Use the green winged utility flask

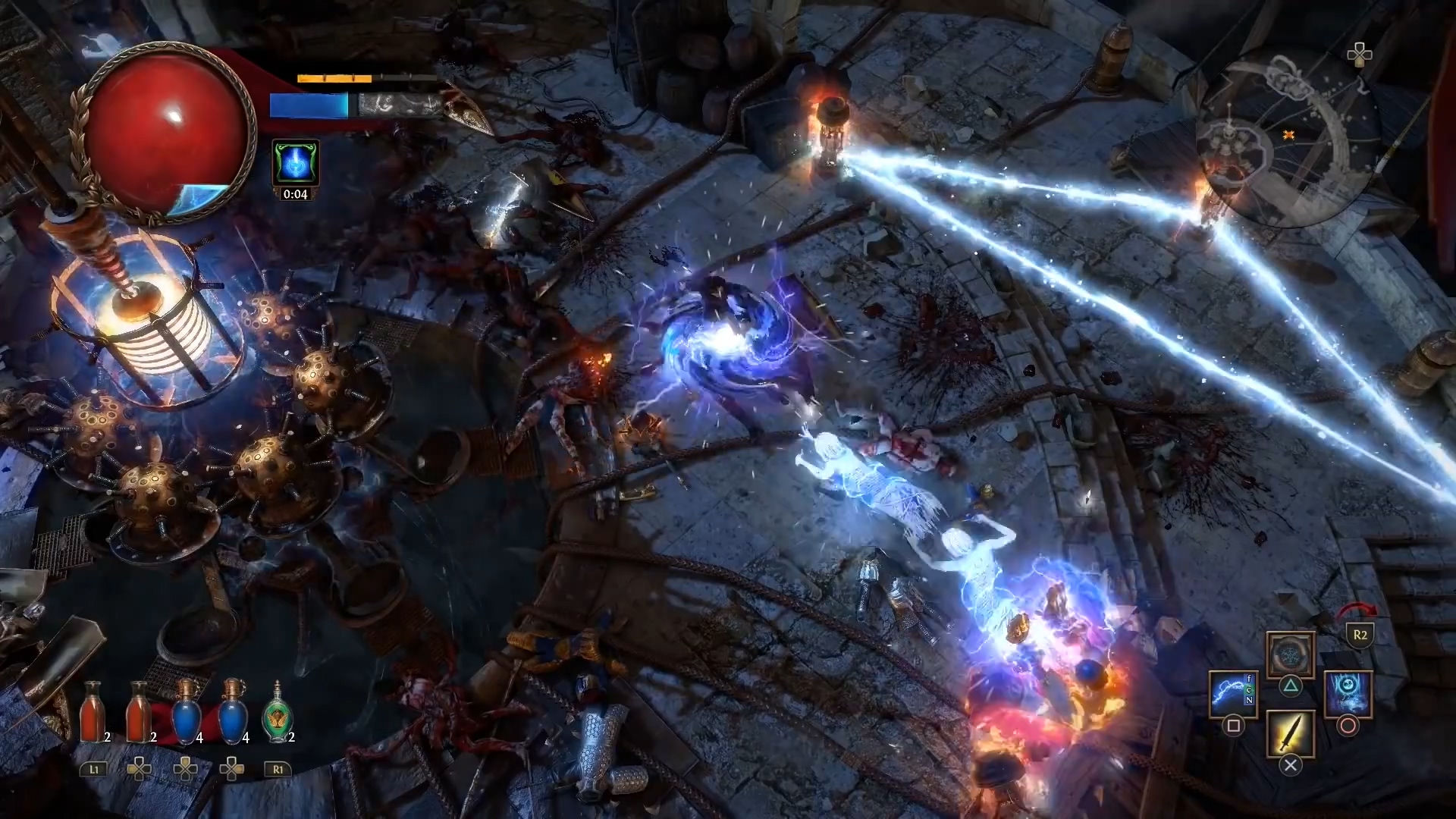click(277, 714)
